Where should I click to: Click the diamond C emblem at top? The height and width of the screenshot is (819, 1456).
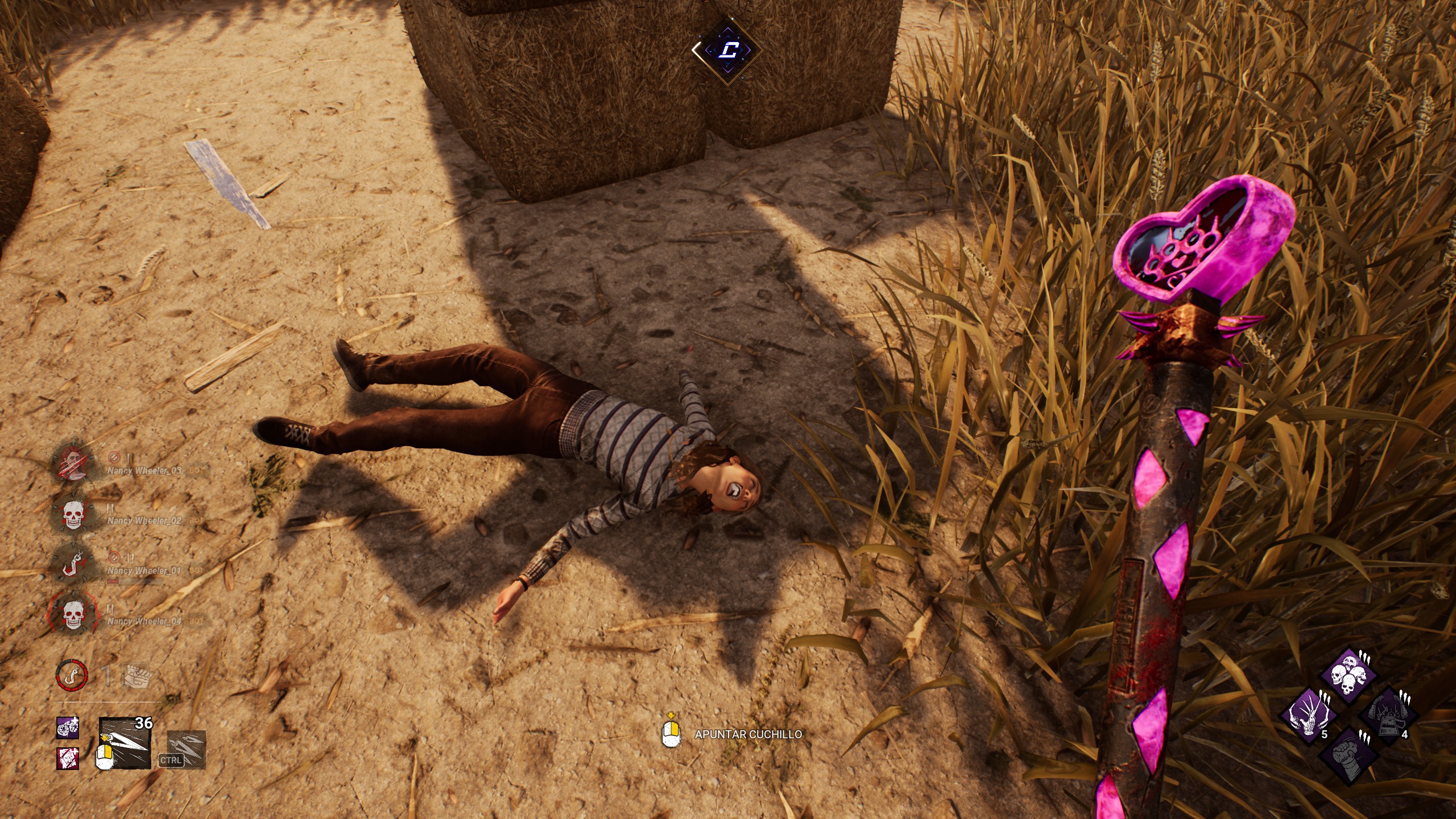[727, 51]
